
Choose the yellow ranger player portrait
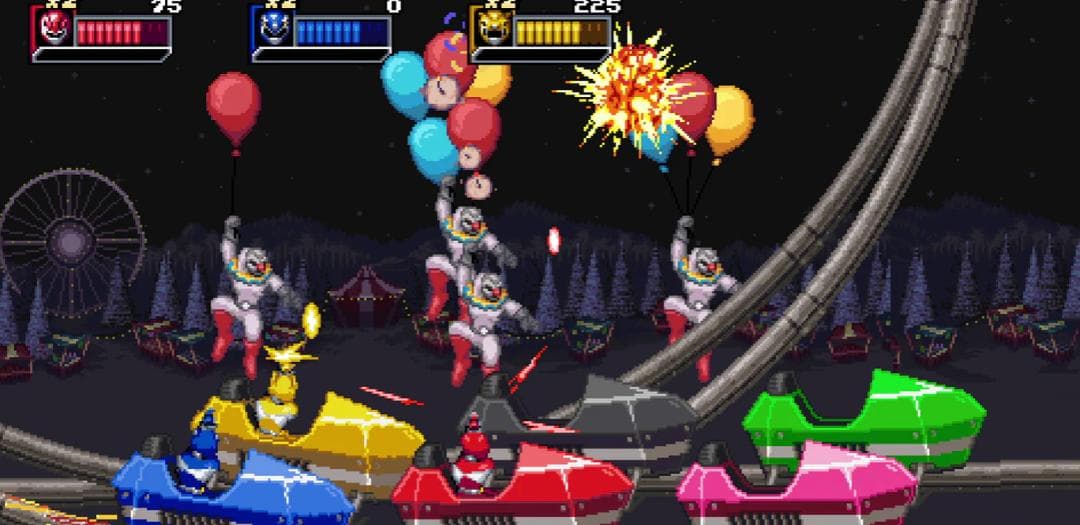pos(492,30)
